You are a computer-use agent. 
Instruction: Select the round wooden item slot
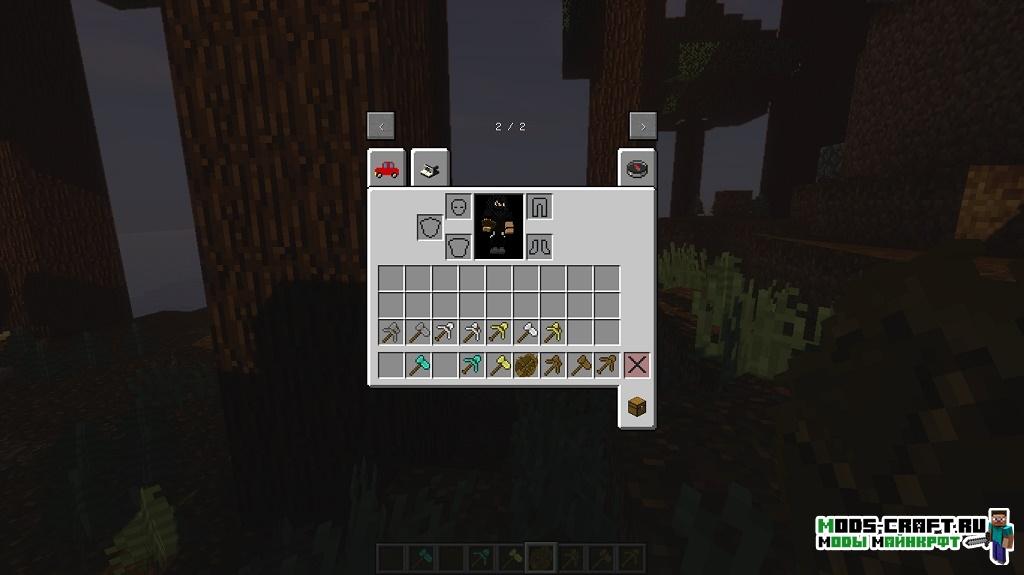tap(526, 365)
